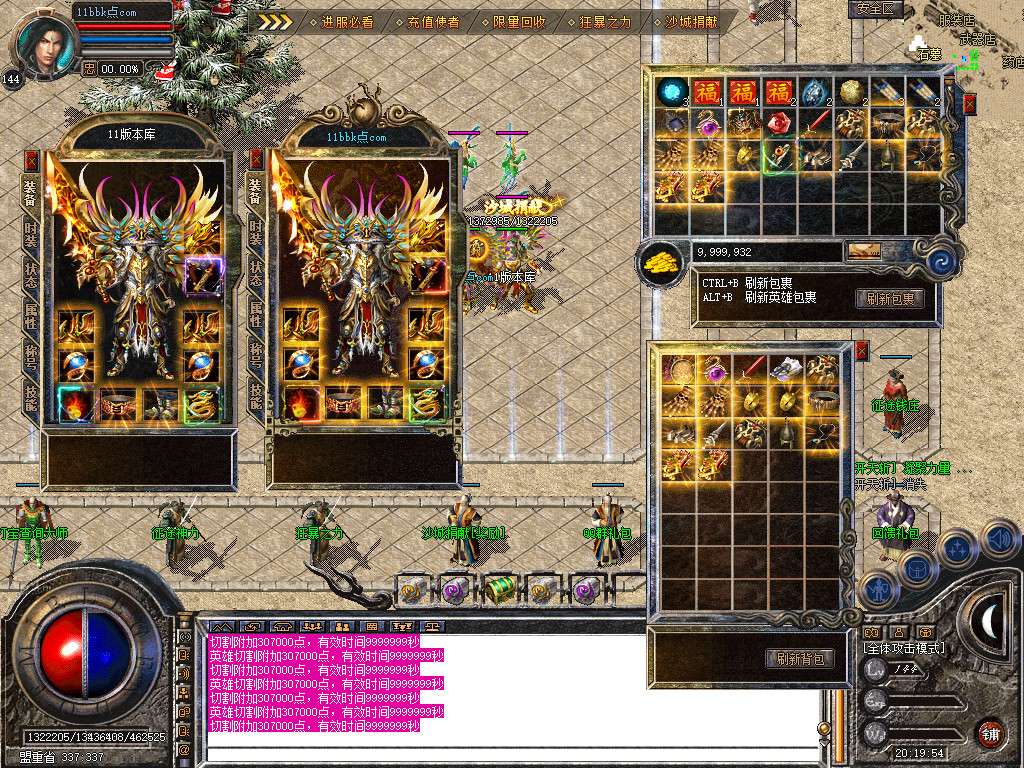
Task: Select the blue glowing orb item in bag
Action: (x=672, y=91)
